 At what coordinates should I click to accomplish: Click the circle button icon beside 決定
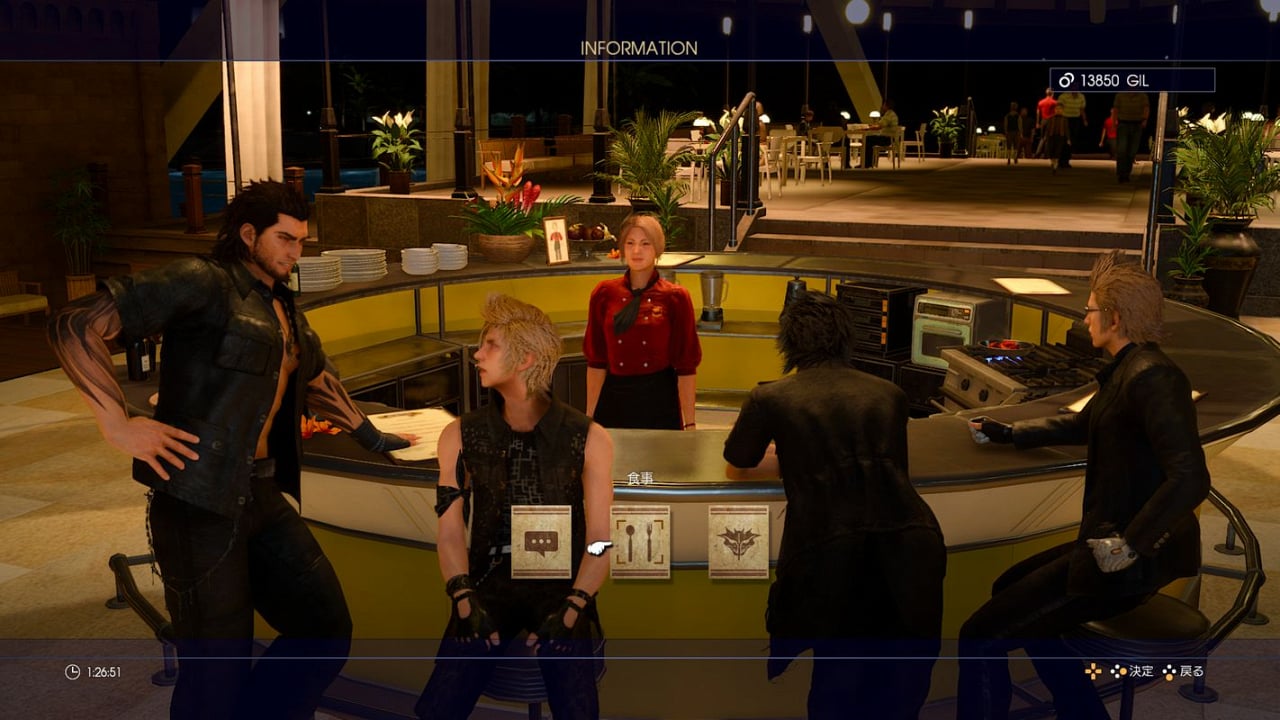[x=1122, y=672]
